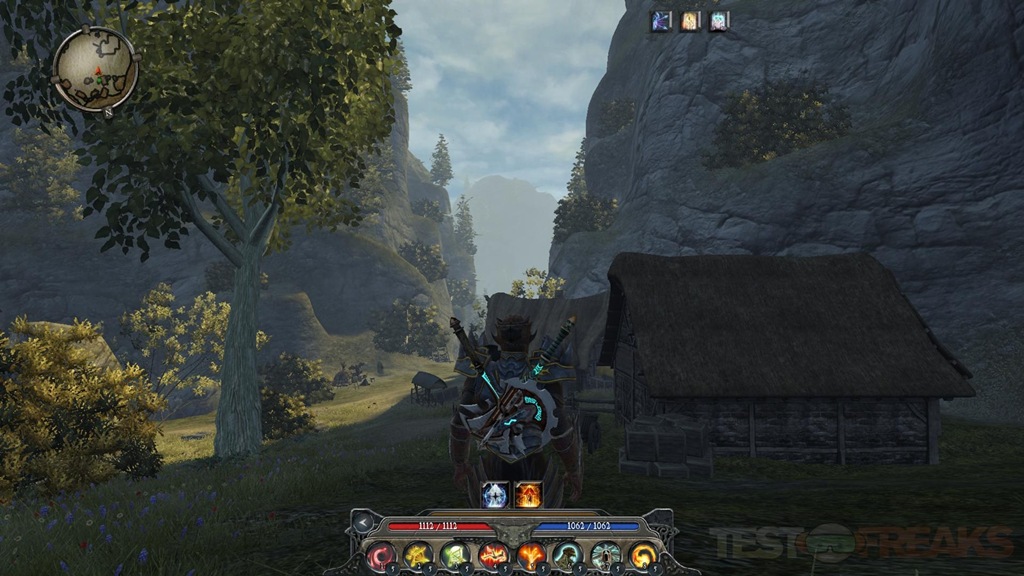Use the green glowing skill slot
Viewport: 1024px width, 576px height.
pos(456,555)
